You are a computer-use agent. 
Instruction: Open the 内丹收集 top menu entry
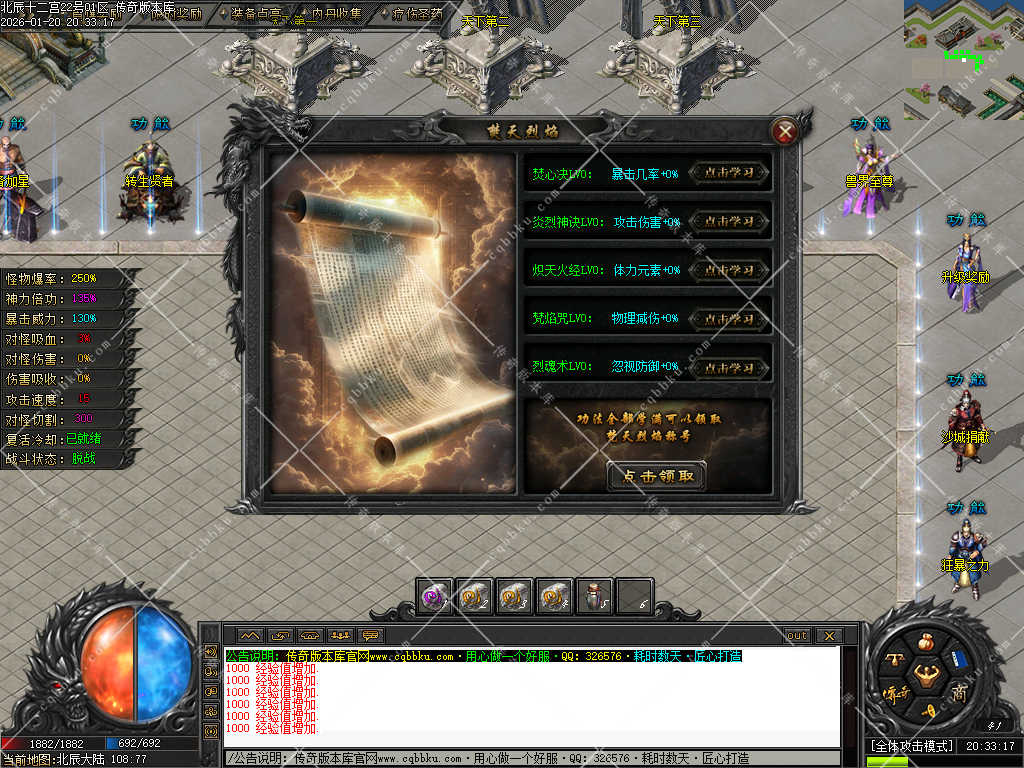click(x=336, y=14)
